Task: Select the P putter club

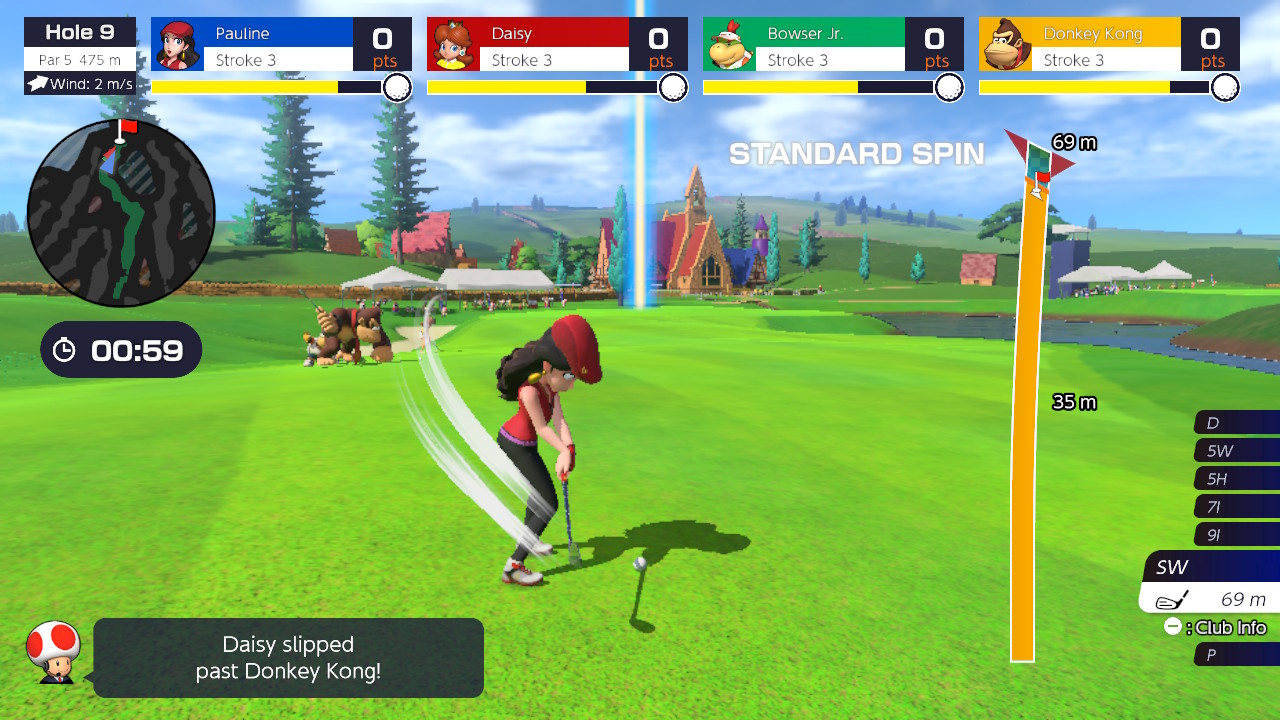Action: [x=1236, y=655]
